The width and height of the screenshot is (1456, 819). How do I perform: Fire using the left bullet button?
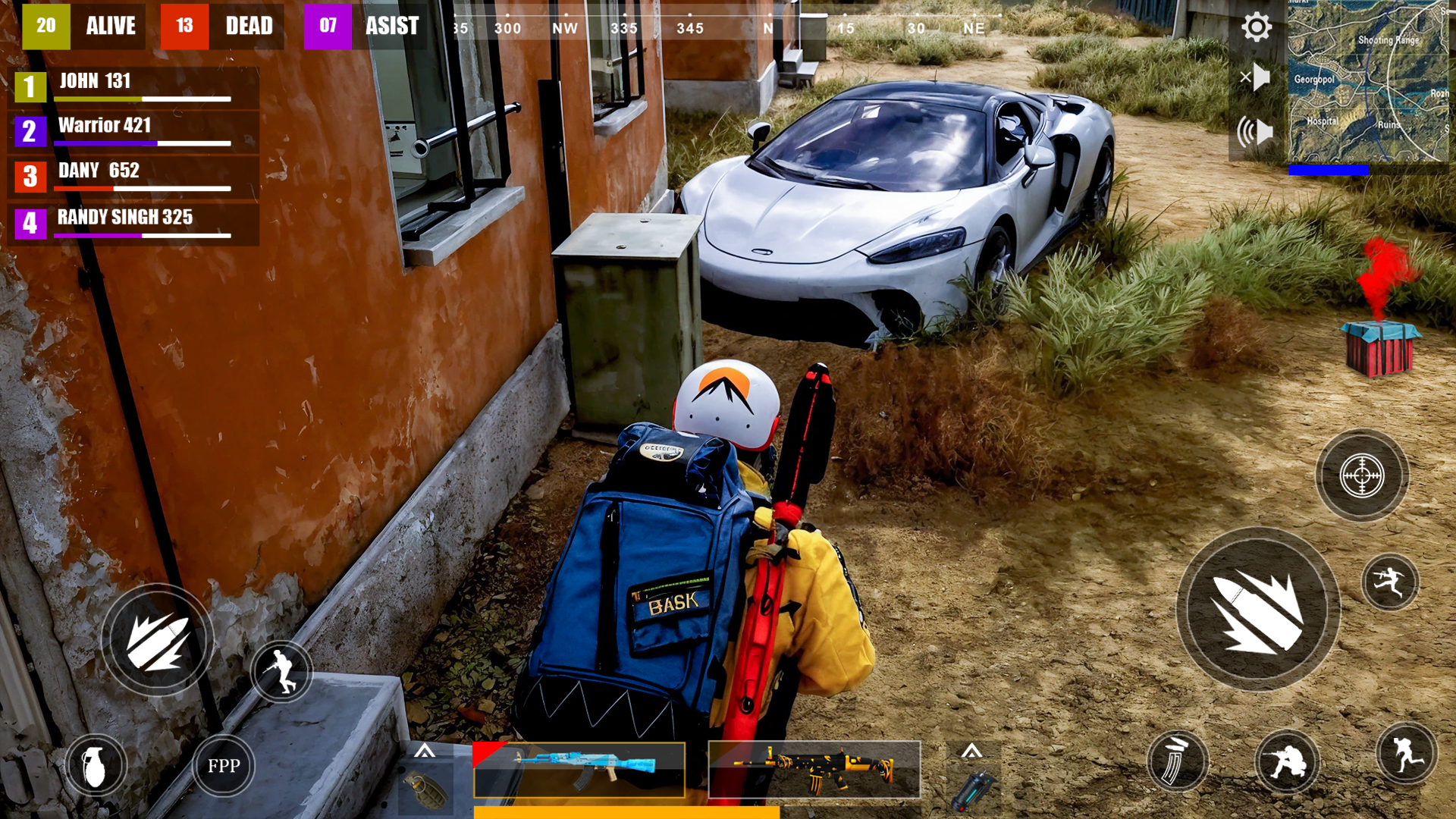[158, 641]
